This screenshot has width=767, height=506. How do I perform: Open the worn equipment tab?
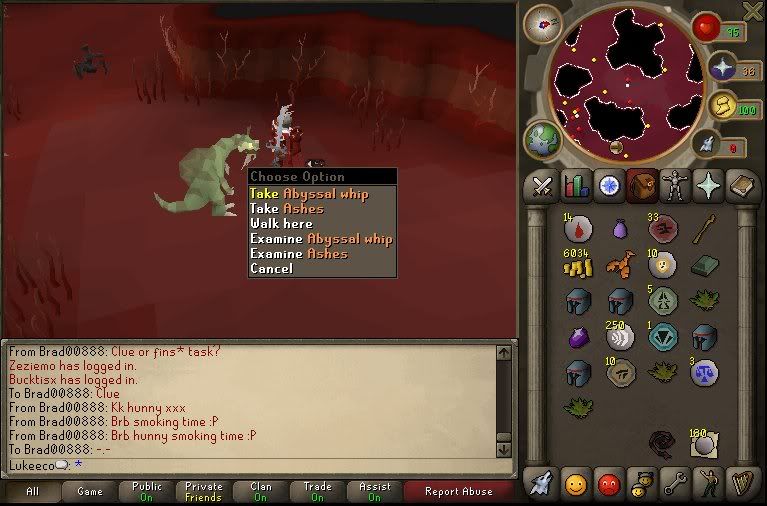click(675, 186)
